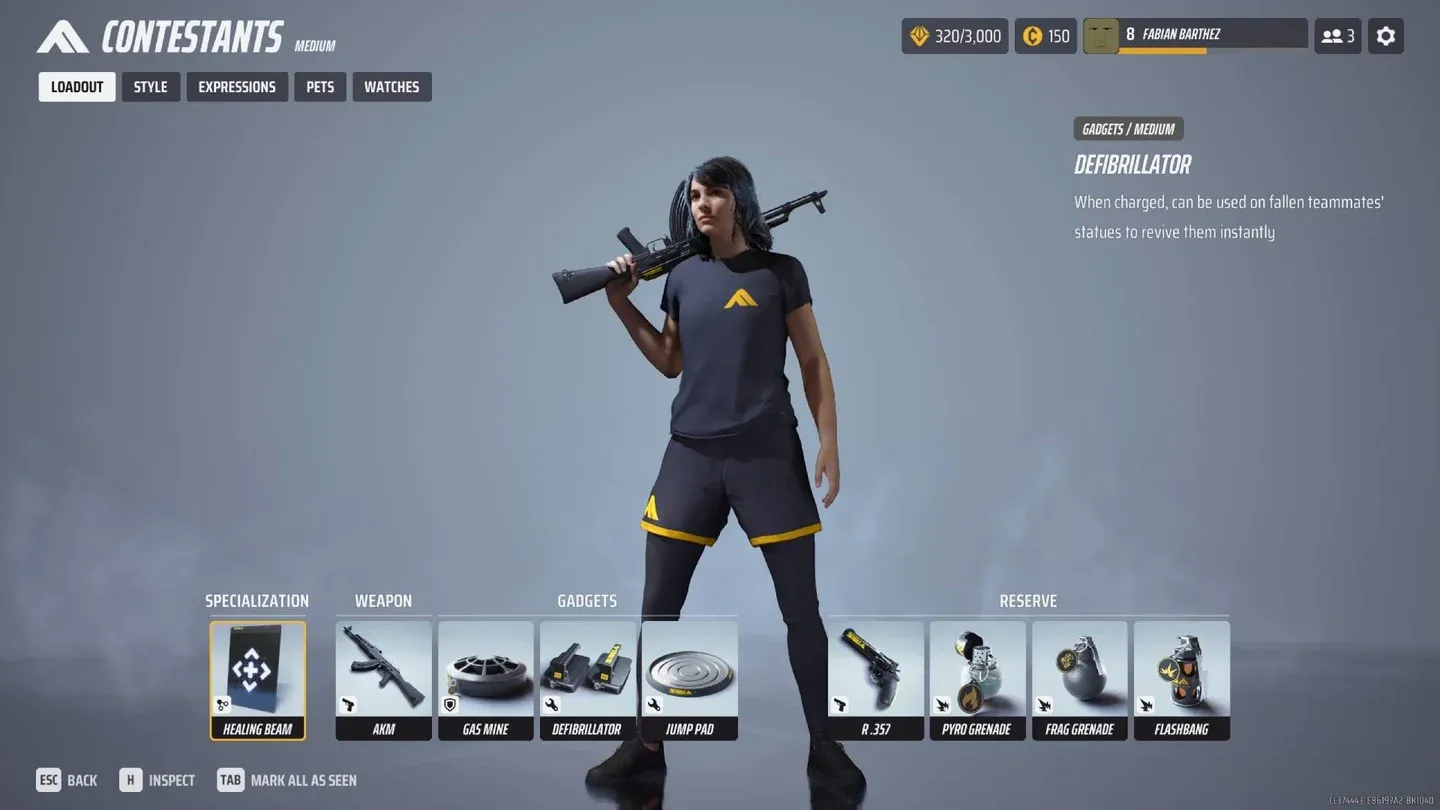Image resolution: width=1440 pixels, height=810 pixels.
Task: Select the Watches tab
Action: [x=391, y=87]
